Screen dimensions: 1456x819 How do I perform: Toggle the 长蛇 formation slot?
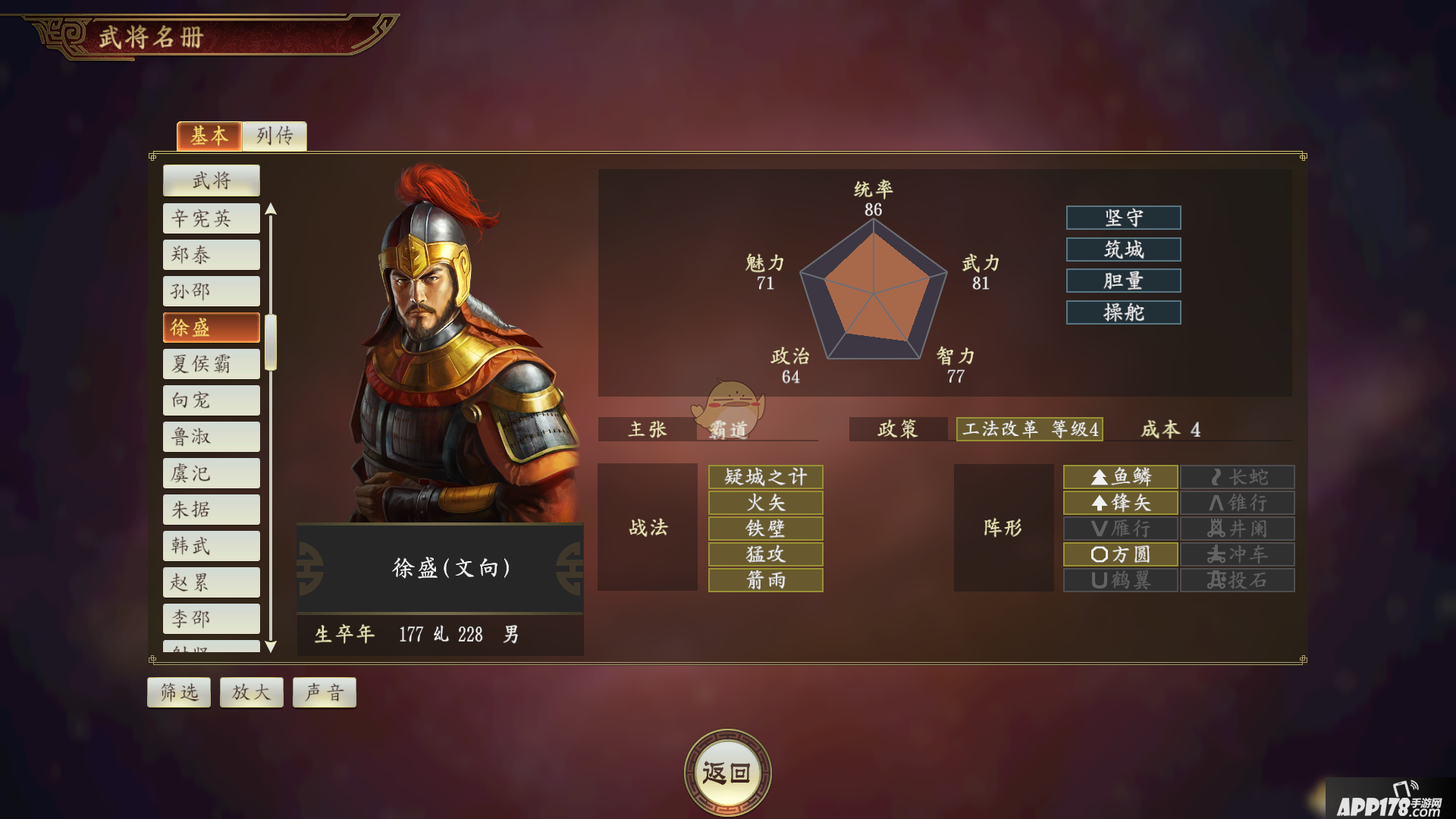point(1237,476)
